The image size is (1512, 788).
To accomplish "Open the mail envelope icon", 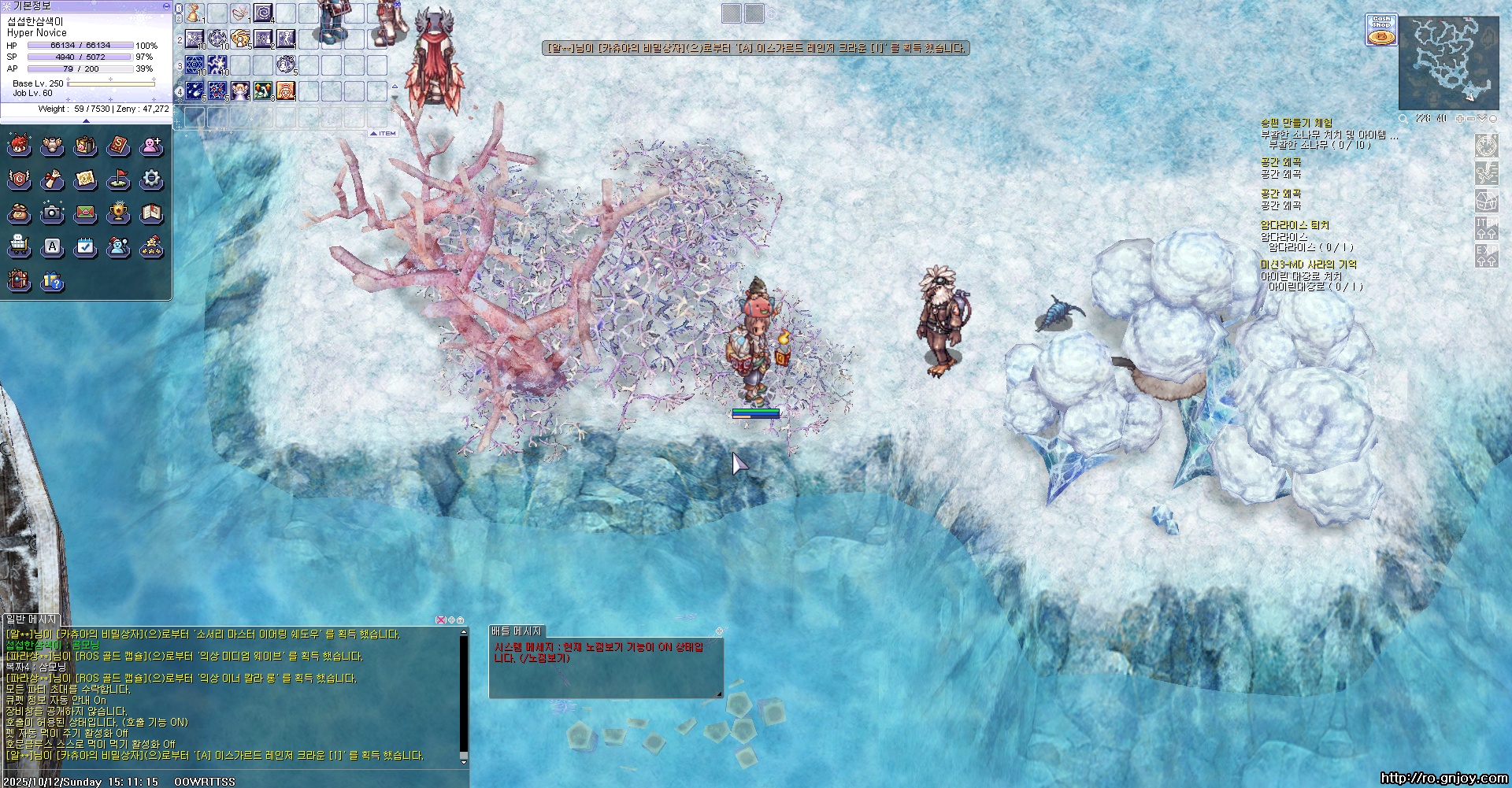I will (85, 213).
